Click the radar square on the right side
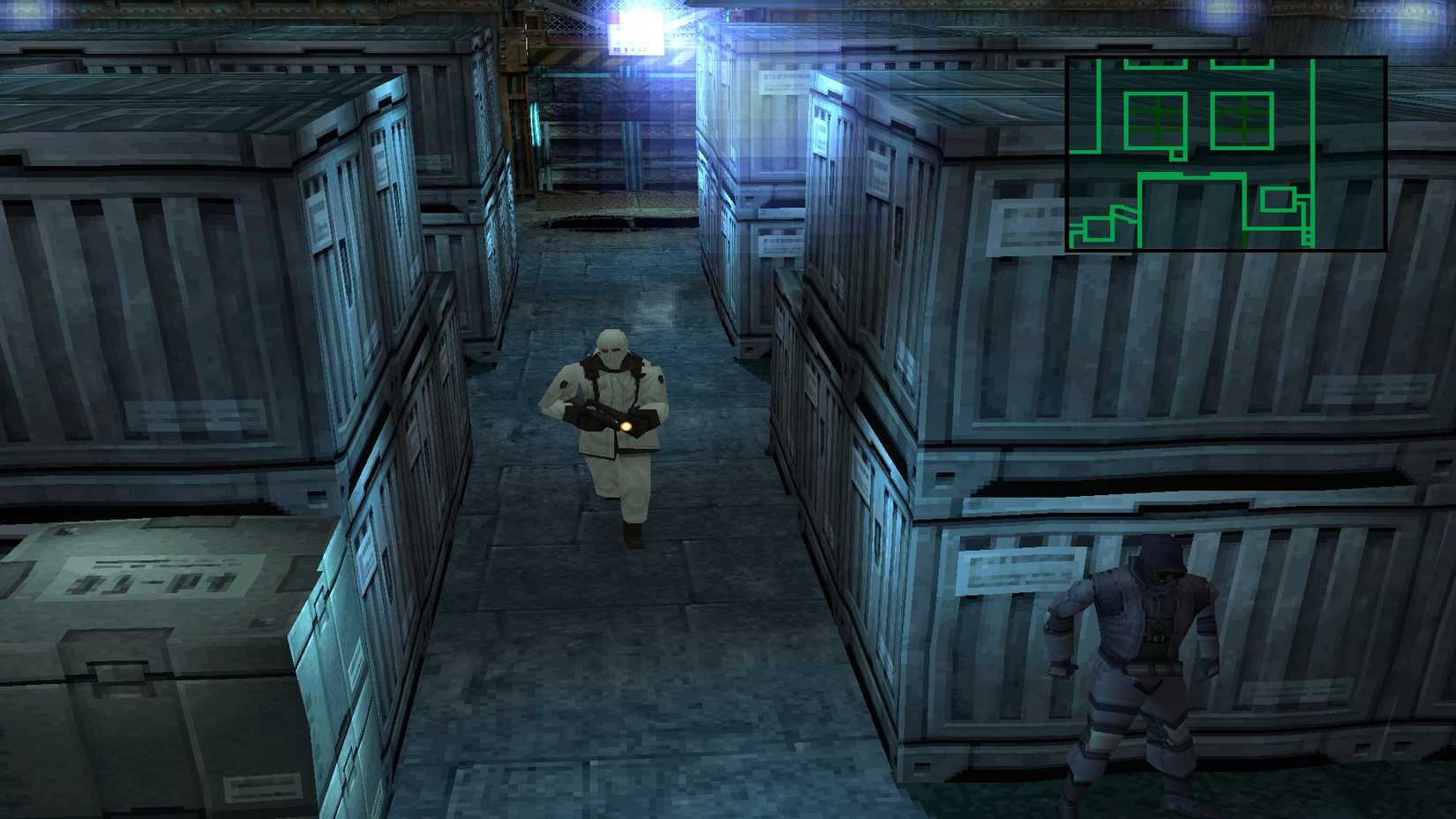 click(1280, 199)
